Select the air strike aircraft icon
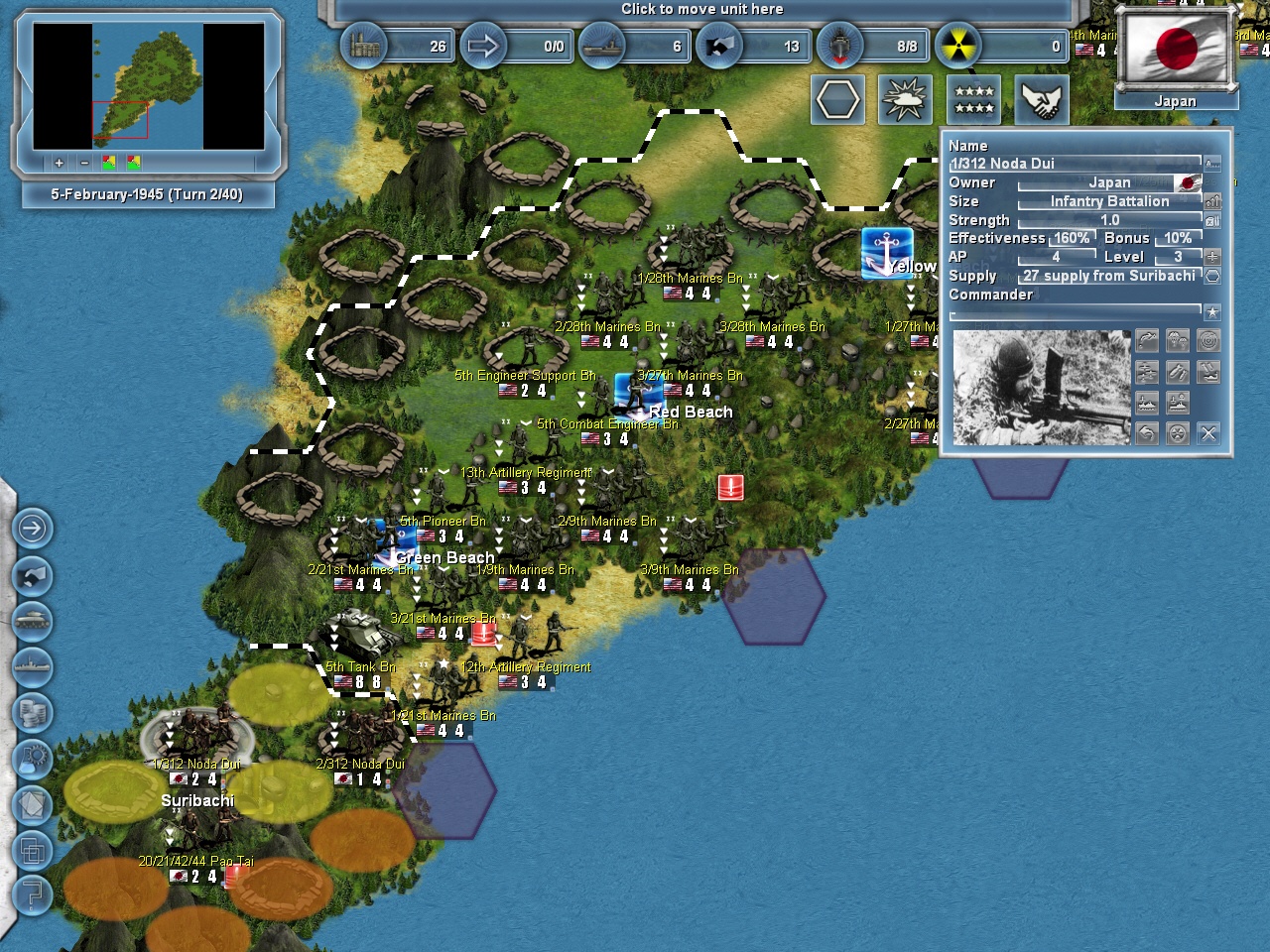Viewport: 1270px width, 952px height. [1146, 371]
